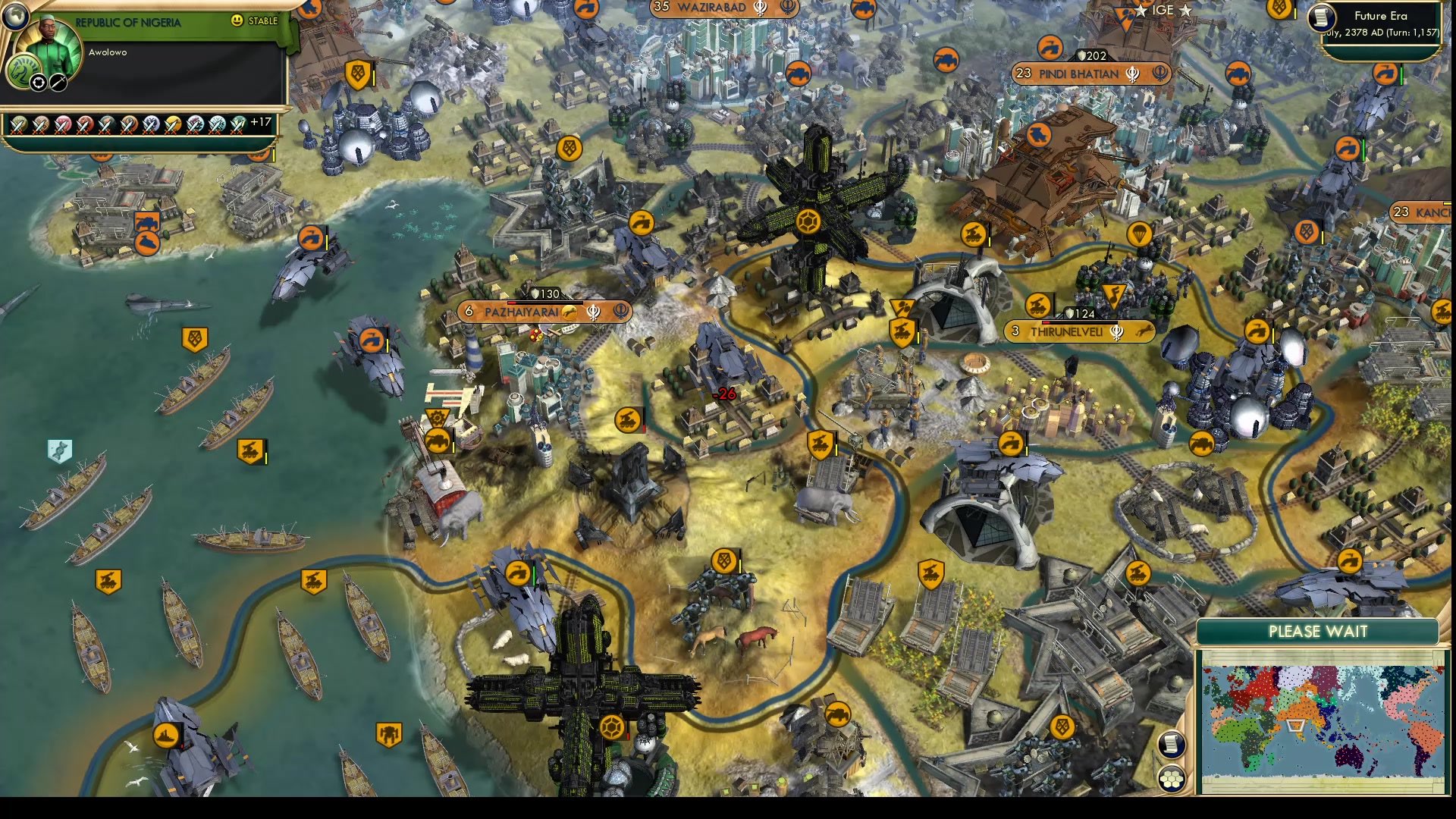Viewport: 1456px width, 819px height.
Task: Click the Sikh religion icon on Pazhaiyarai's banner
Action: [594, 312]
